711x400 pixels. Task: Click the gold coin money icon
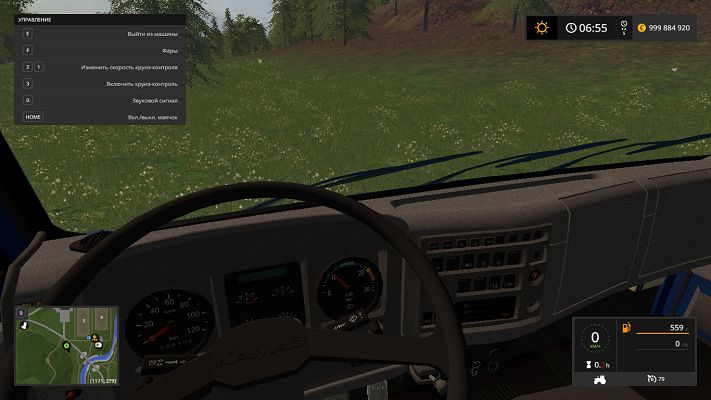[x=643, y=28]
